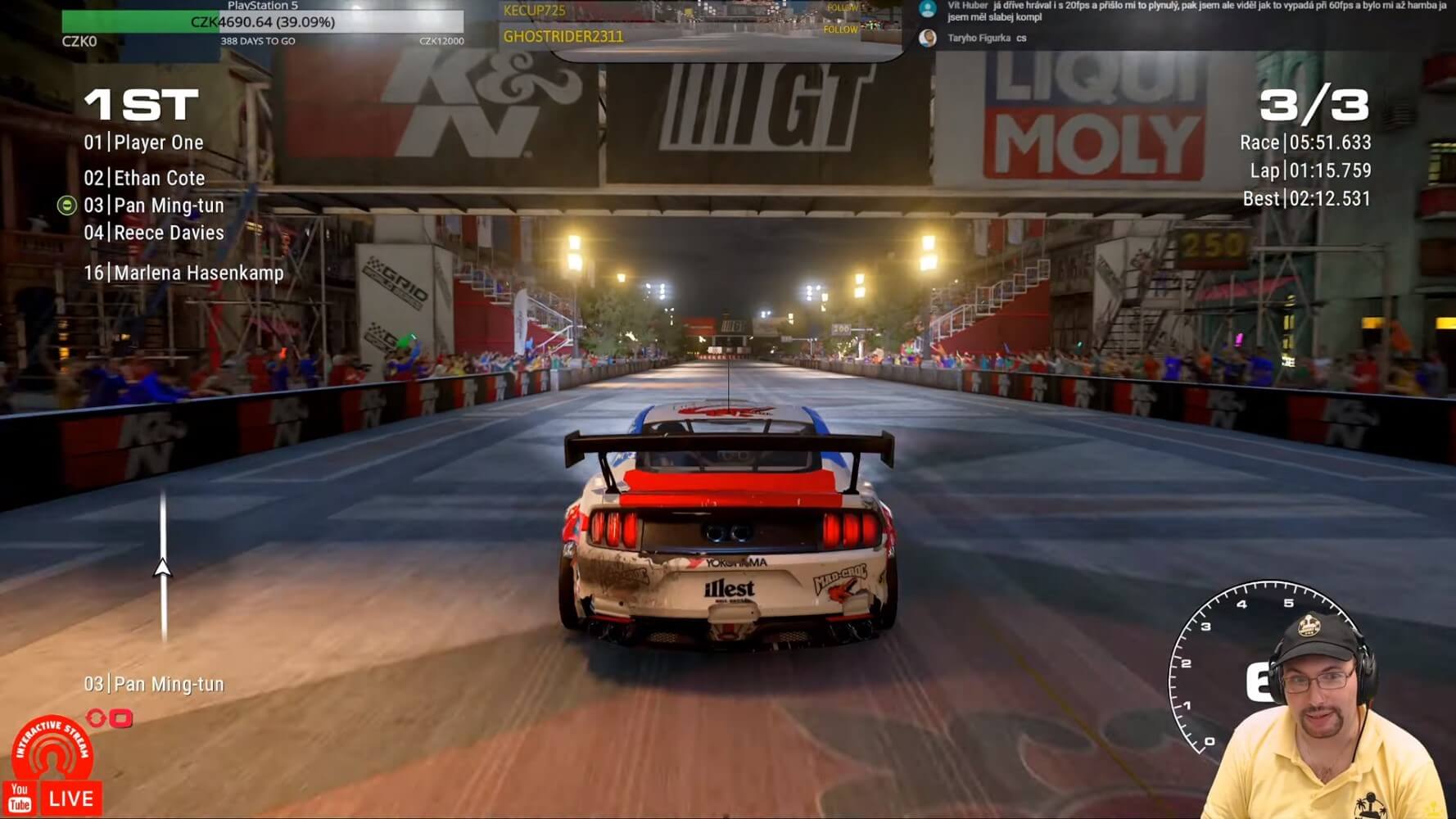This screenshot has width=1456, height=819.
Task: Click the vertical track progress minimap
Action: point(163,567)
